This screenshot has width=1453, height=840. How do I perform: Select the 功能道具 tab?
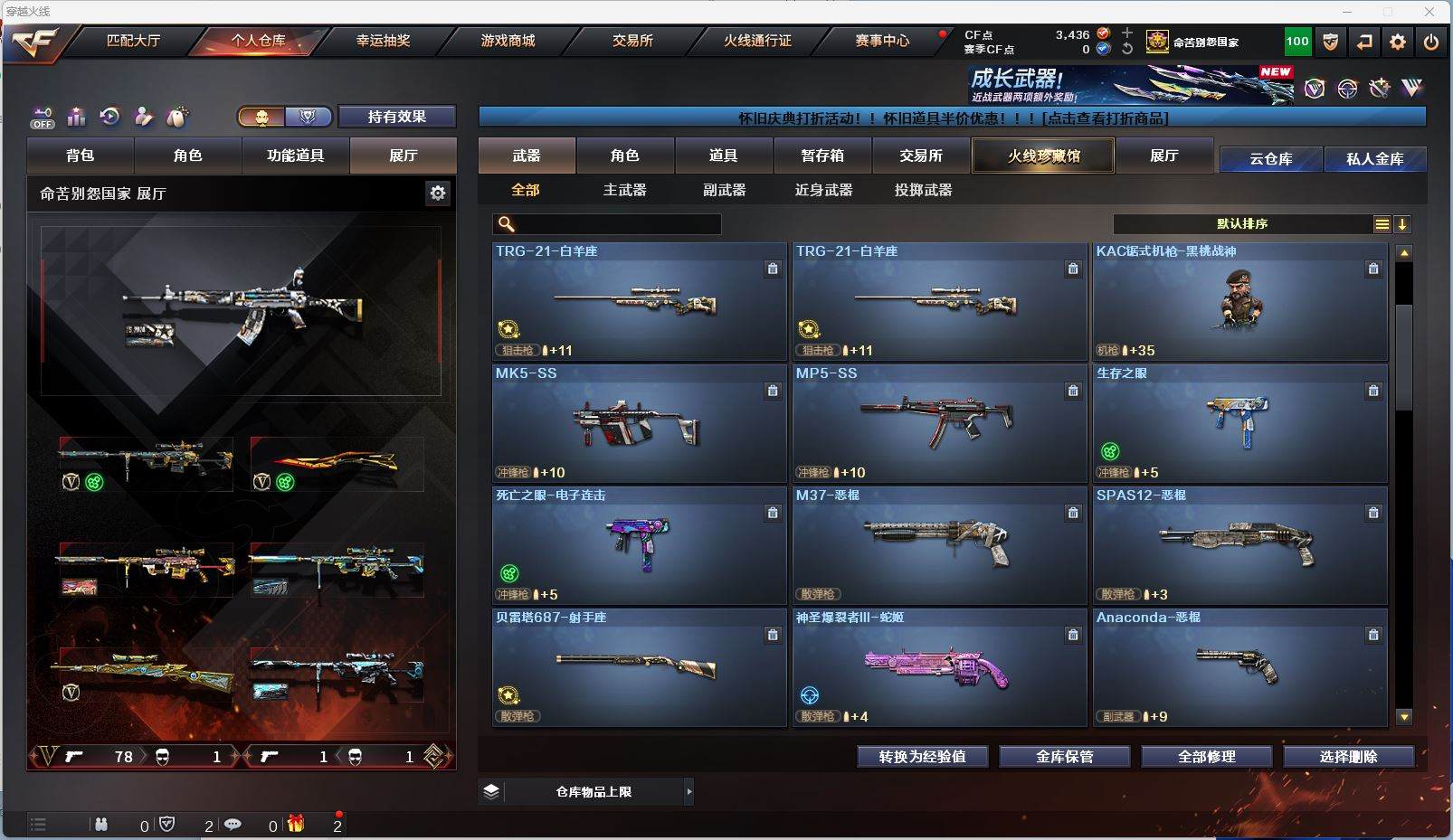click(295, 156)
